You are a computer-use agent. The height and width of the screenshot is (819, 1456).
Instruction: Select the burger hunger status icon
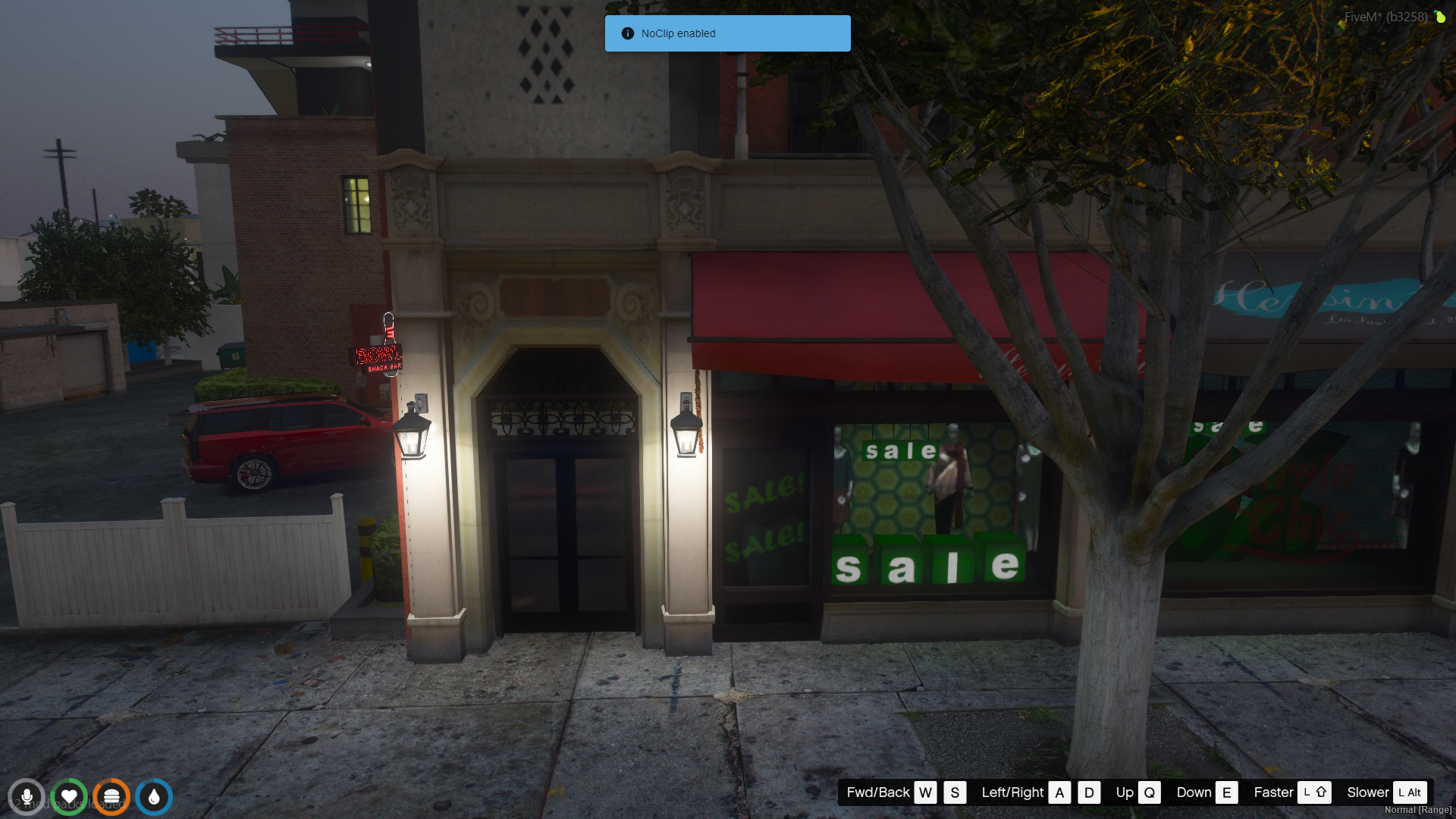click(111, 797)
